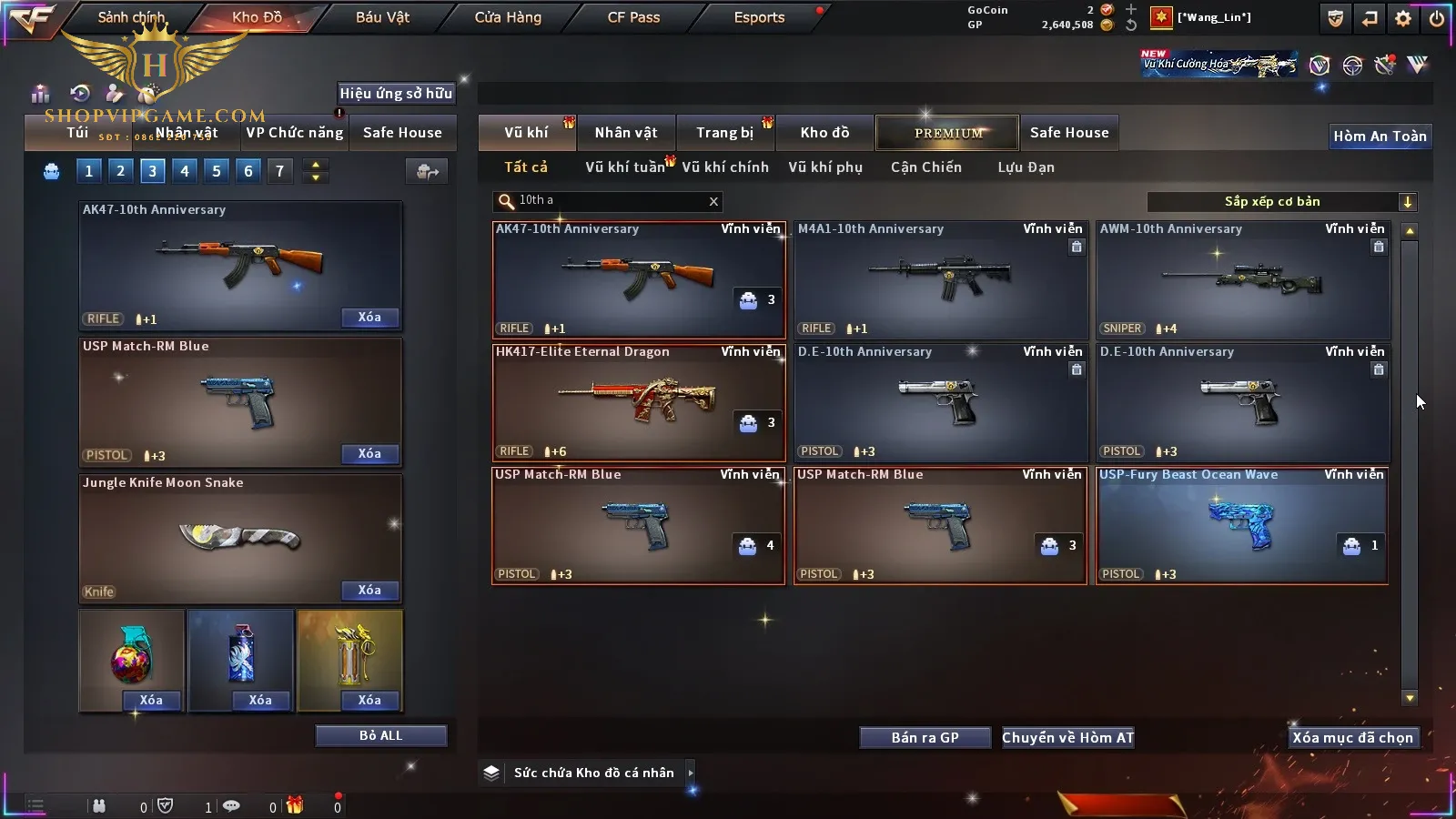
Task: Go to the Báu Vật menu
Action: pyautogui.click(x=382, y=17)
